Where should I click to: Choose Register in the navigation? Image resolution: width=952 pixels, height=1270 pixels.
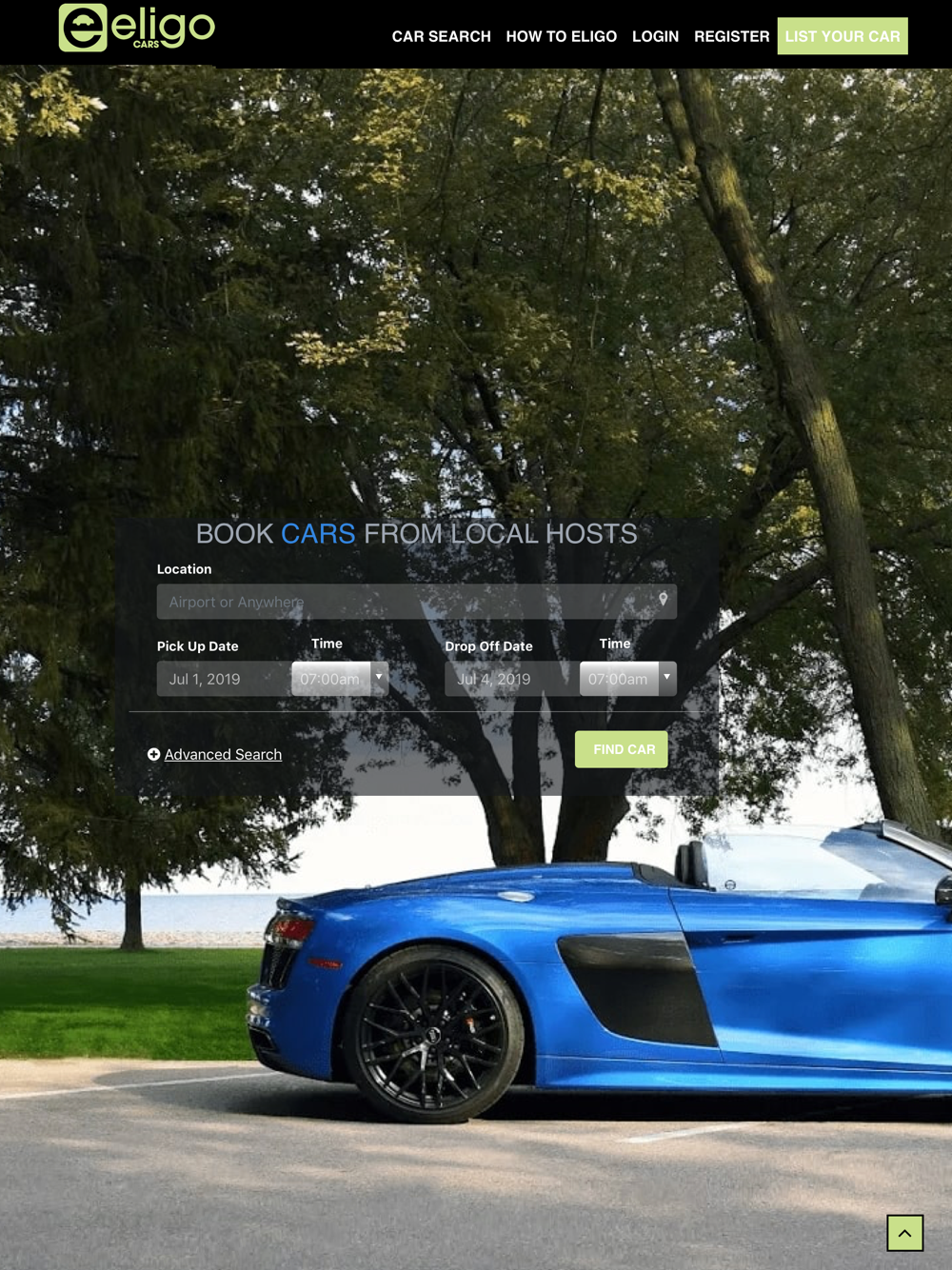pos(731,36)
